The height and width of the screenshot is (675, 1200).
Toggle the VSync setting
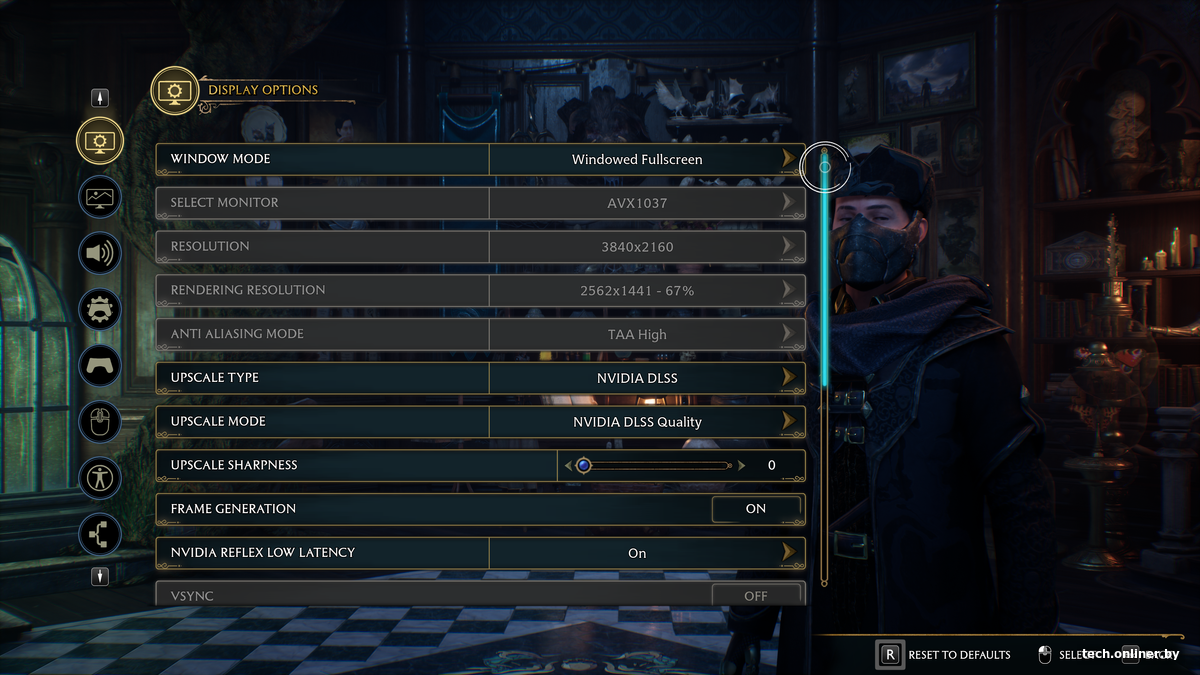pyautogui.click(x=756, y=596)
